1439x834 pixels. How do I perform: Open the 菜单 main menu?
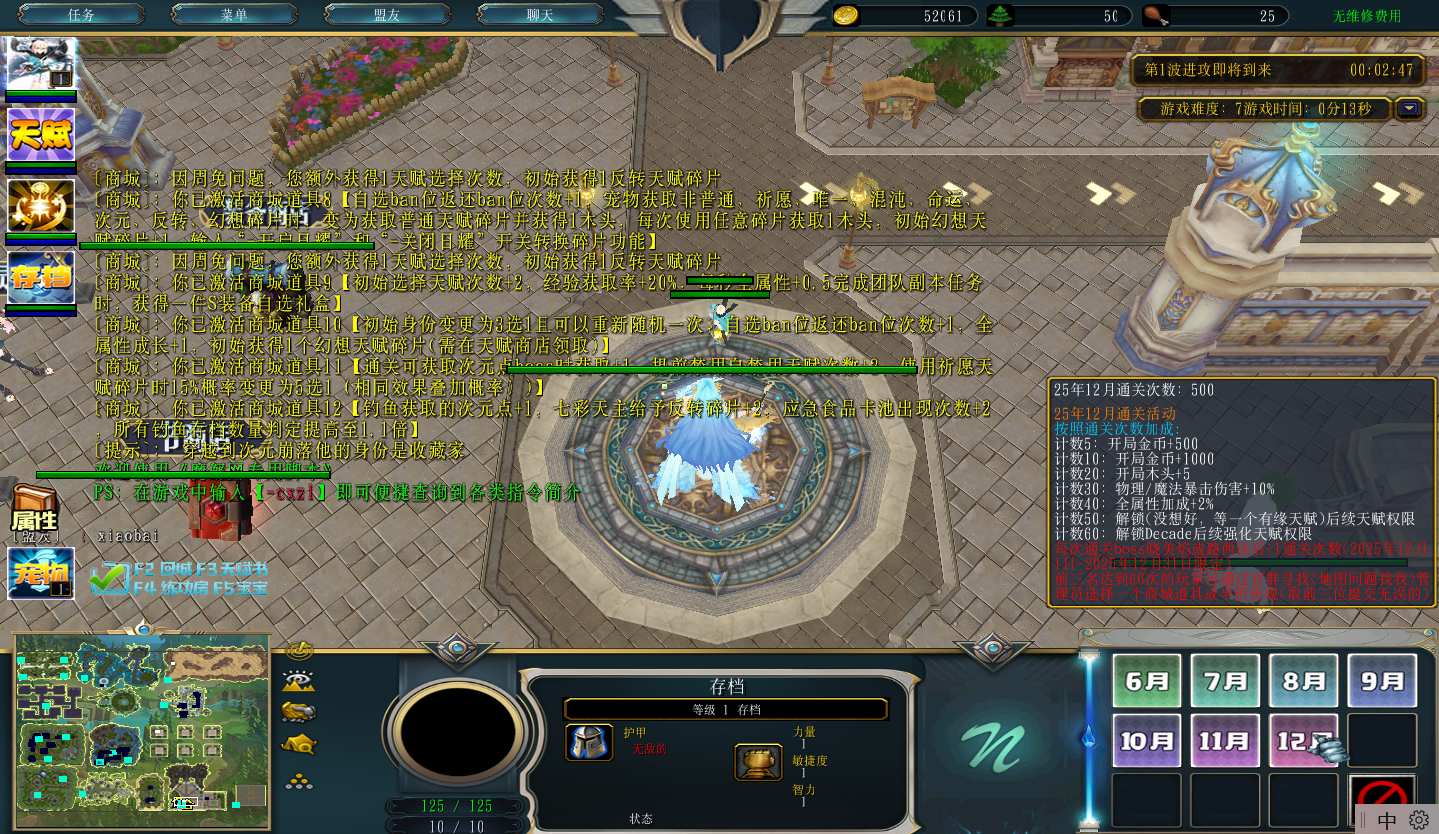click(x=234, y=15)
